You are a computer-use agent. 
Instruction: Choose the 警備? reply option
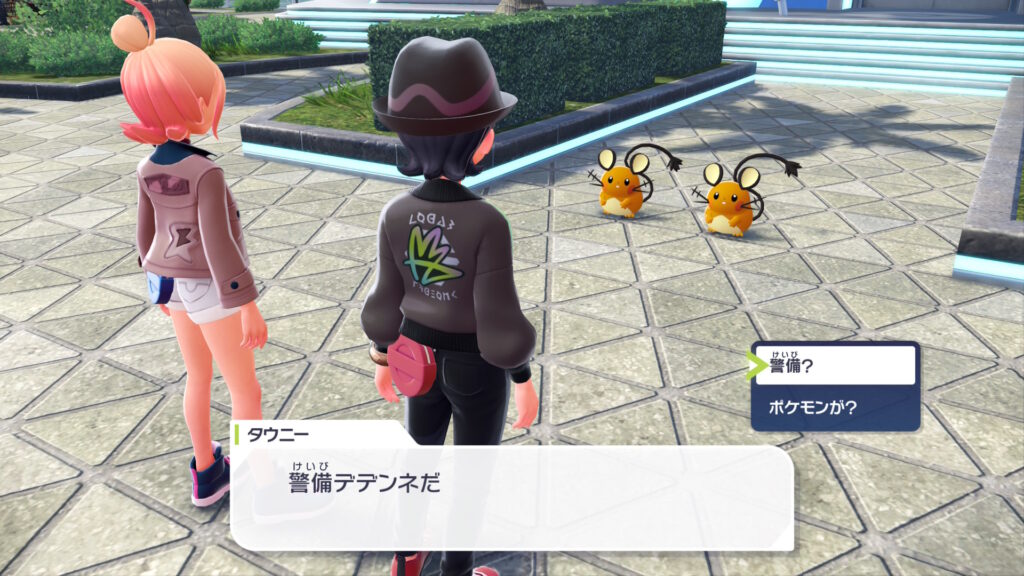pos(835,366)
